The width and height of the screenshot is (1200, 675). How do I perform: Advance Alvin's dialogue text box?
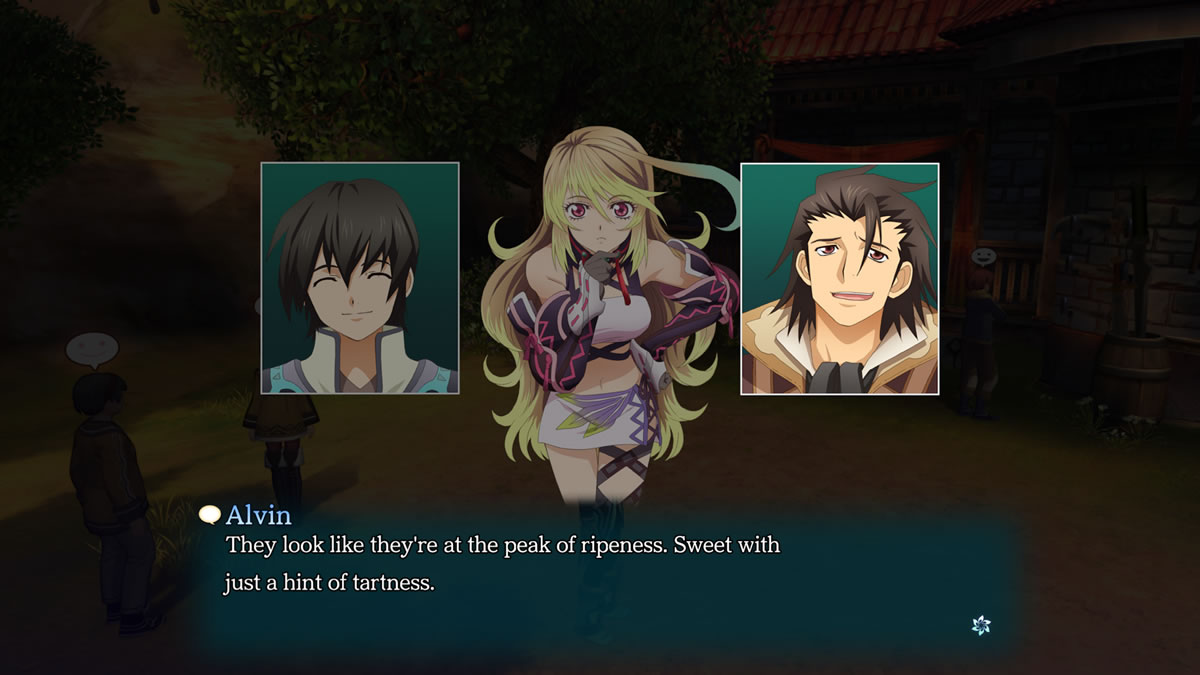pos(600,580)
